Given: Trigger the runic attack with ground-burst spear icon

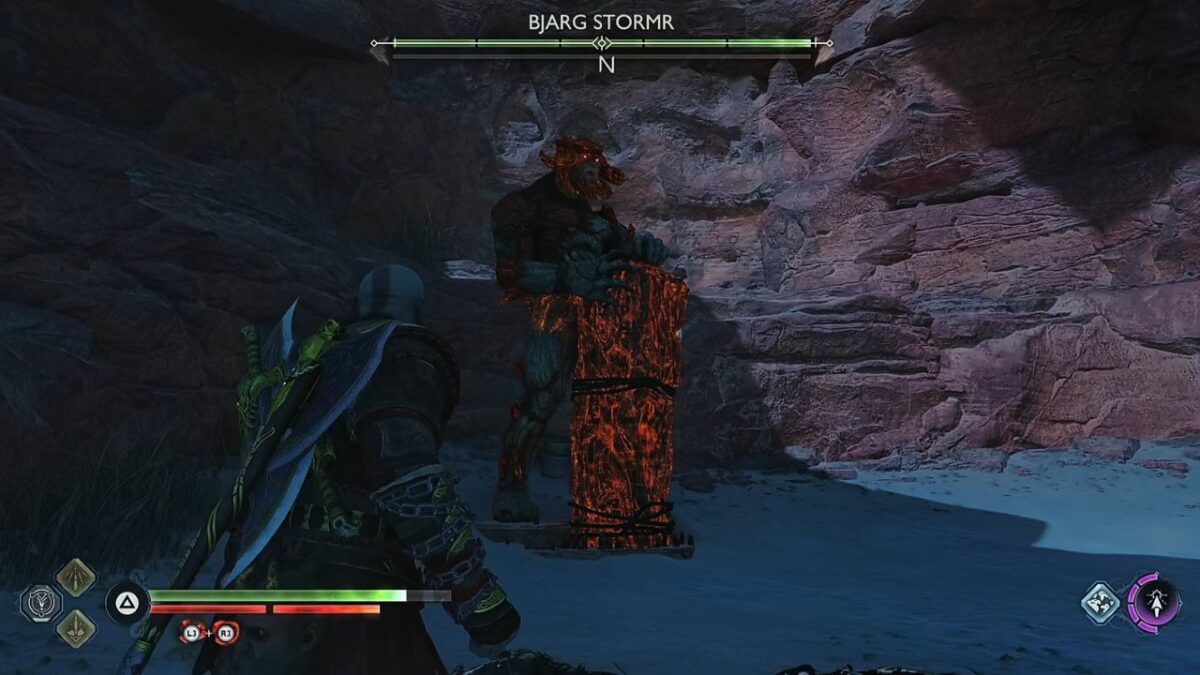Looking at the screenshot, I should point(75,628).
